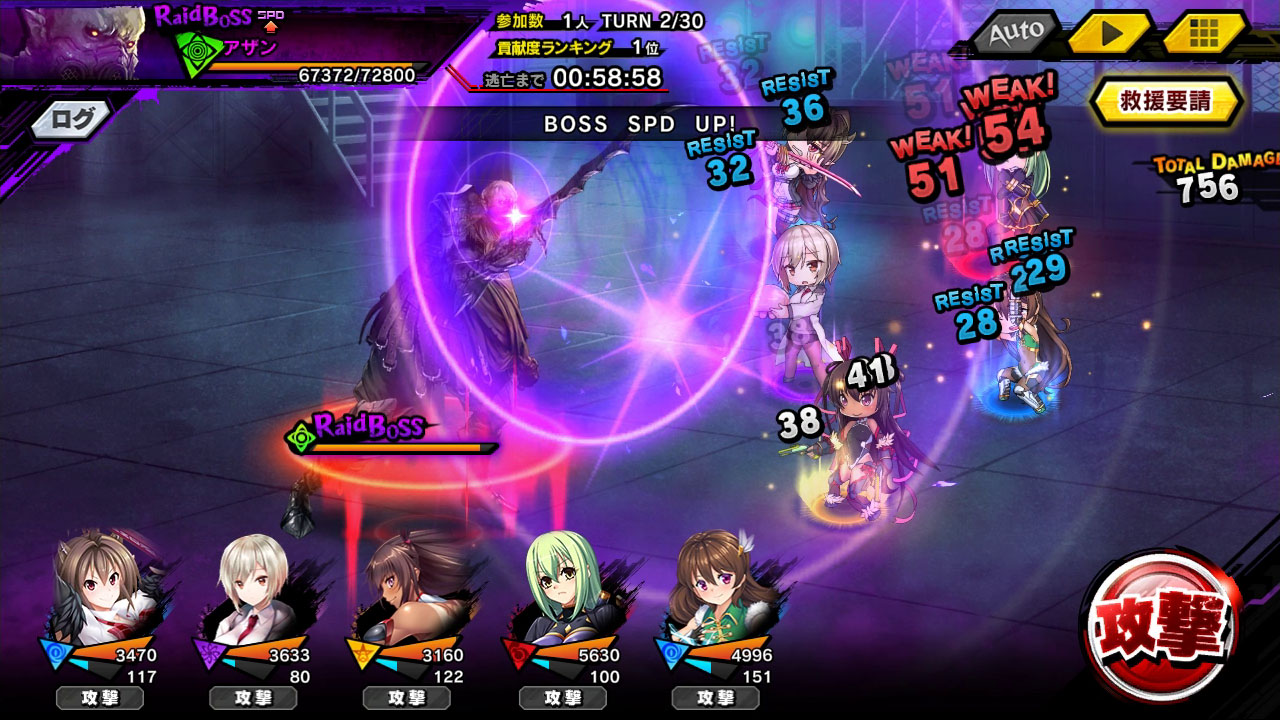This screenshot has width=1280, height=720.
Task: Change action label under the 5630 HP character
Action: click(563, 698)
